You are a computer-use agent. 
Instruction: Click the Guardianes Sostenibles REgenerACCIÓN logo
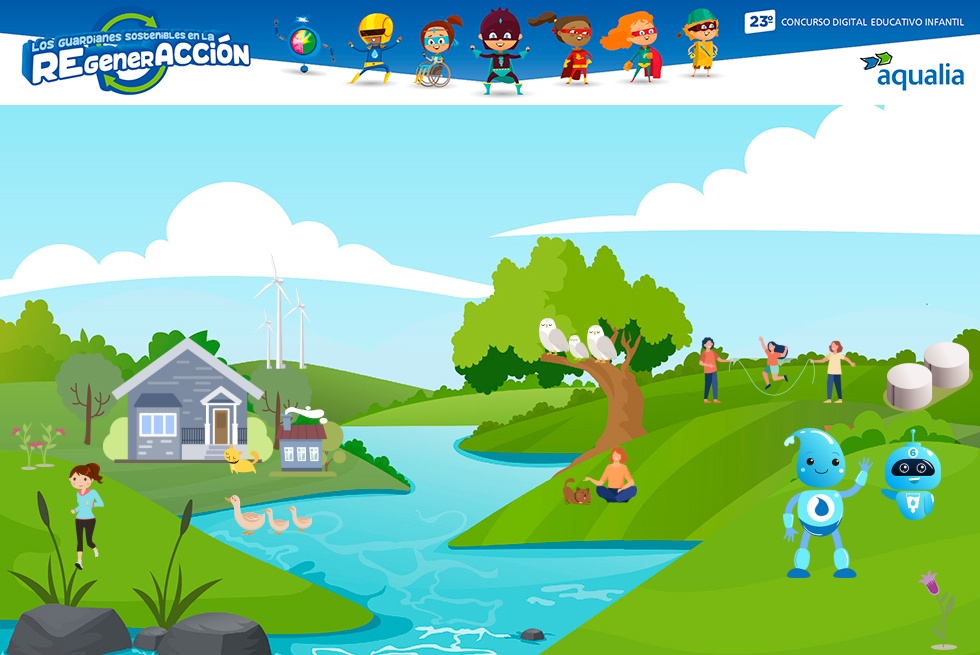point(138,54)
